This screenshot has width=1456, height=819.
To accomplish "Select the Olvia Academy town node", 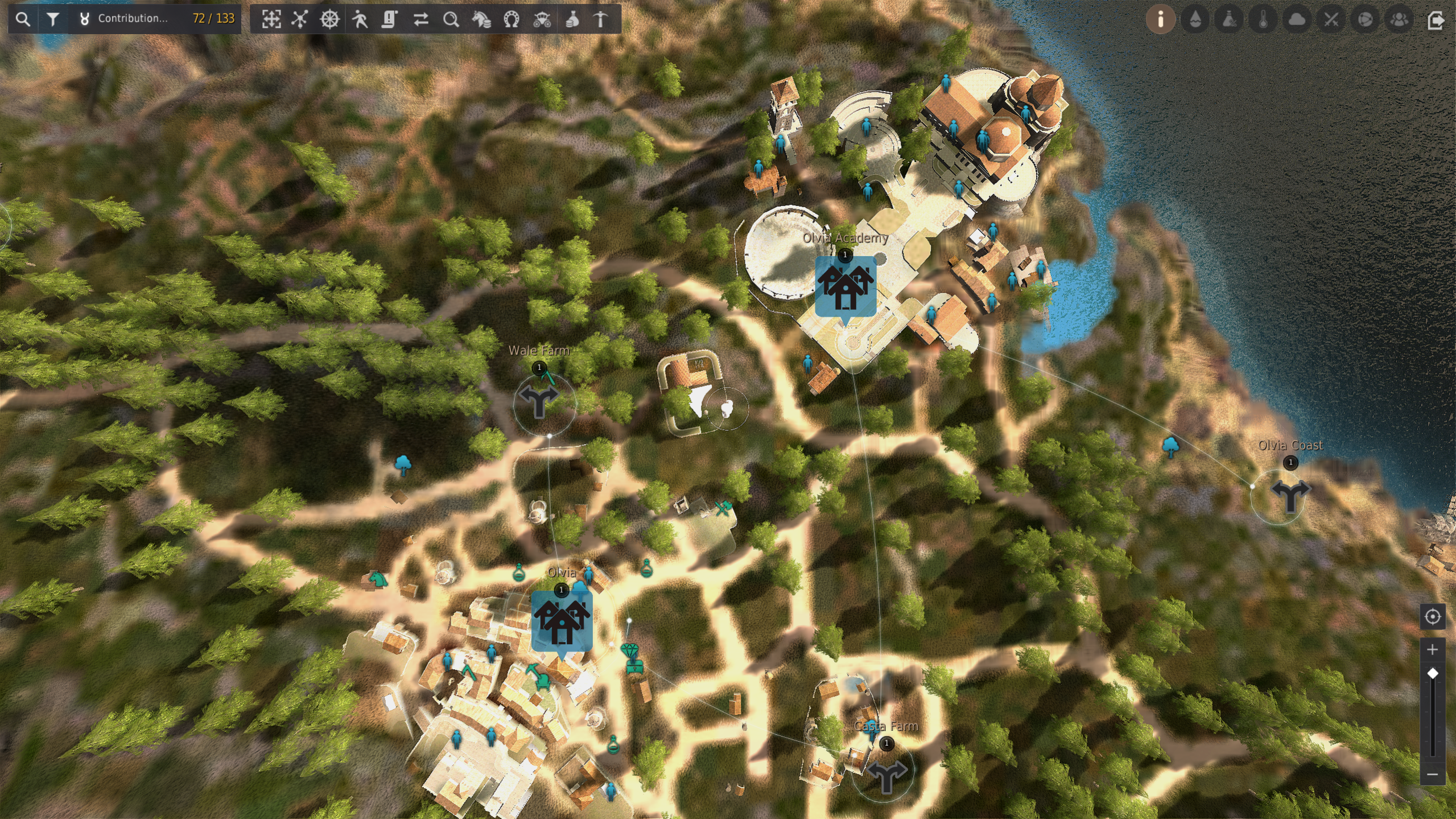I will (x=845, y=286).
